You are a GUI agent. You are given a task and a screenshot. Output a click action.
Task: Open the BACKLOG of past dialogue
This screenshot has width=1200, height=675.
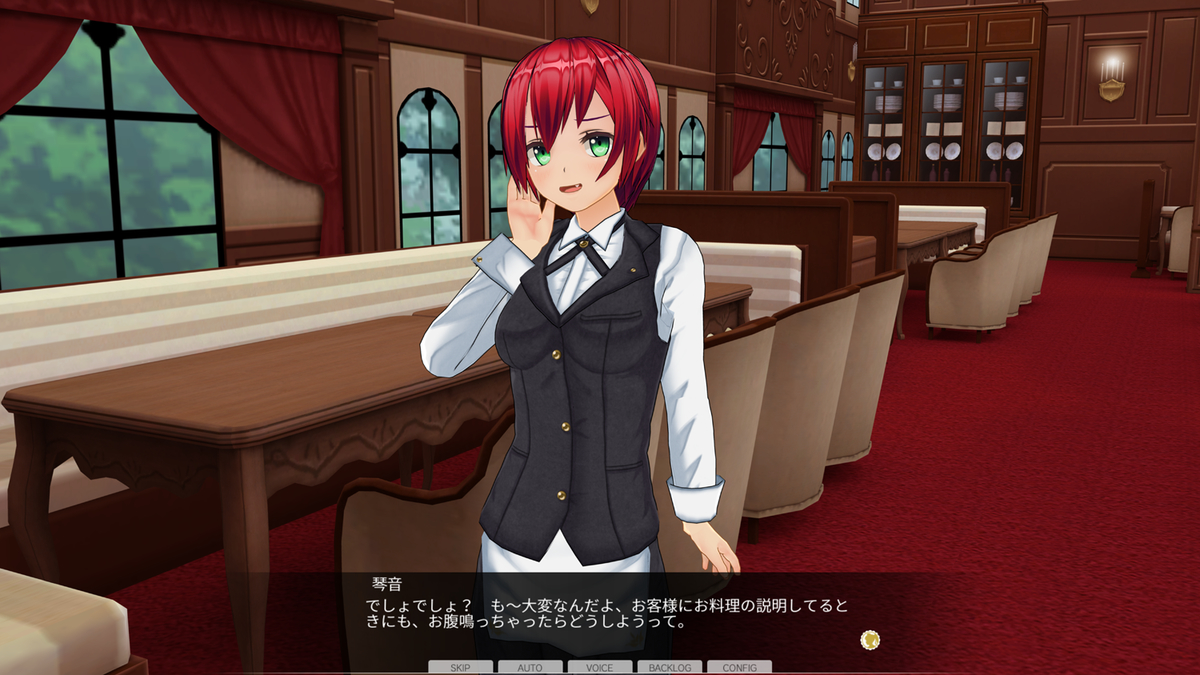(x=669, y=667)
